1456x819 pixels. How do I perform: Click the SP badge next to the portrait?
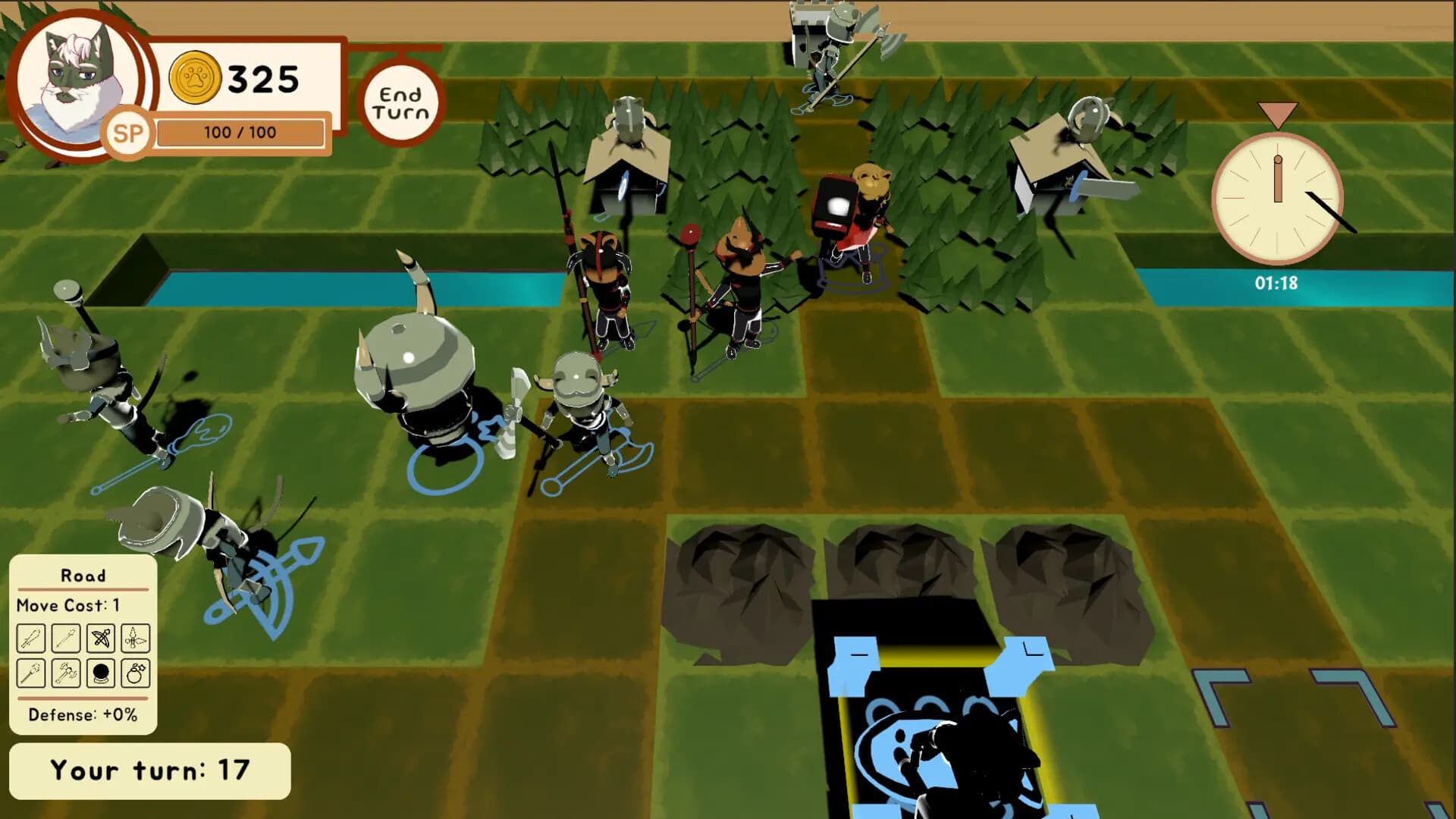click(129, 133)
